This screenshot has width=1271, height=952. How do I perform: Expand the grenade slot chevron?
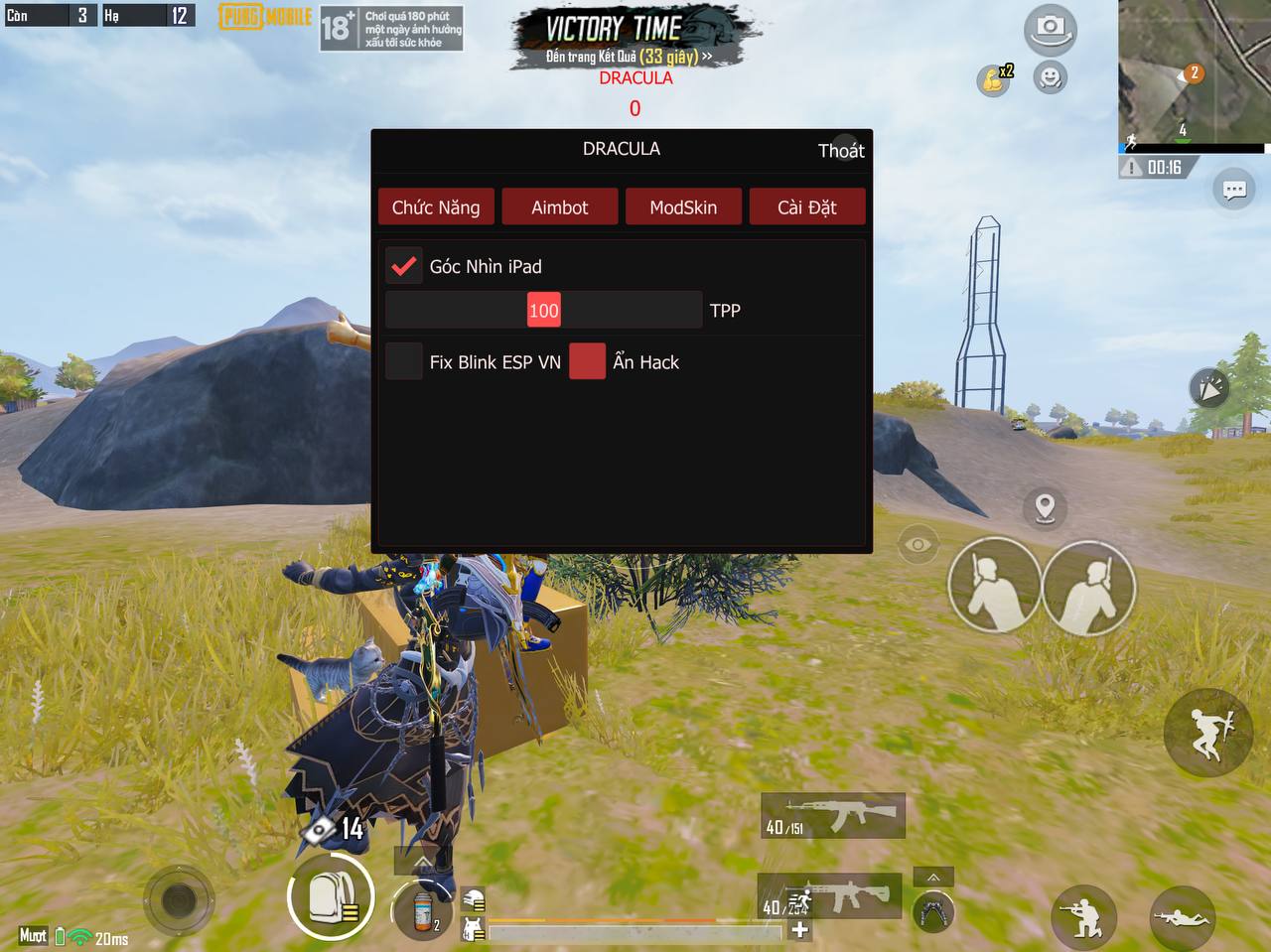point(932,877)
